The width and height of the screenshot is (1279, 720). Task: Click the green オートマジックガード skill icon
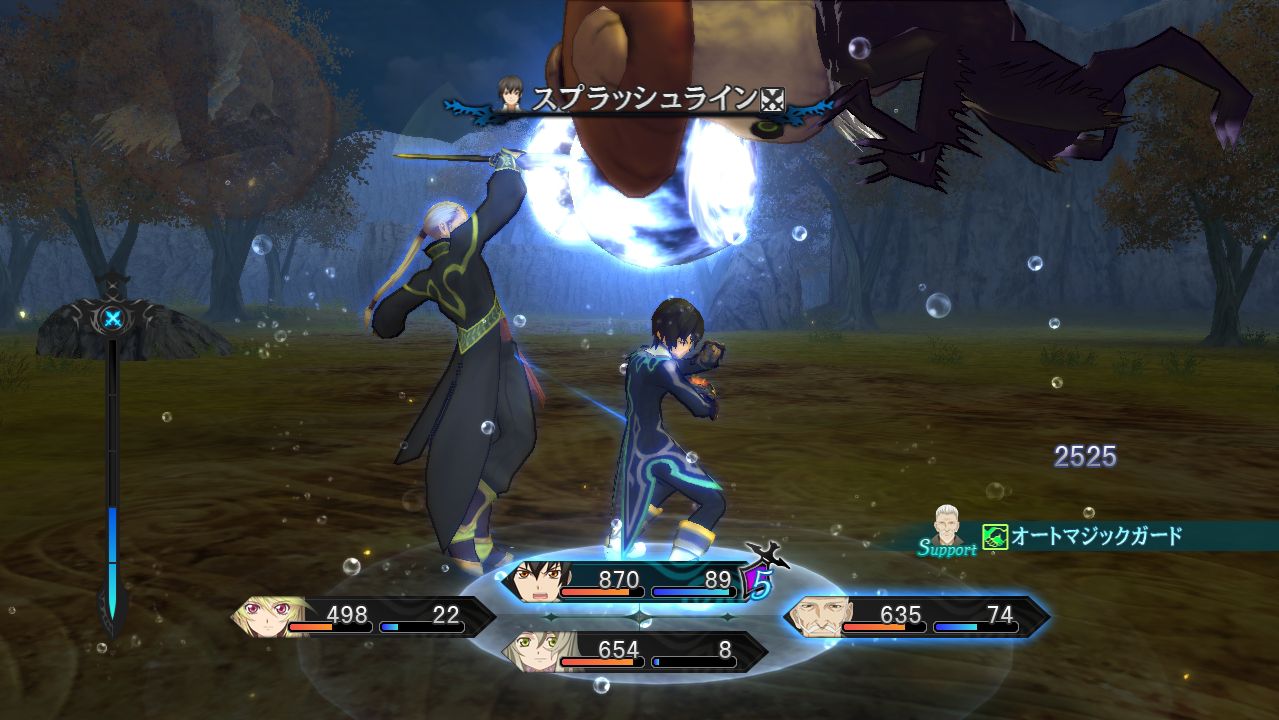[x=994, y=537]
